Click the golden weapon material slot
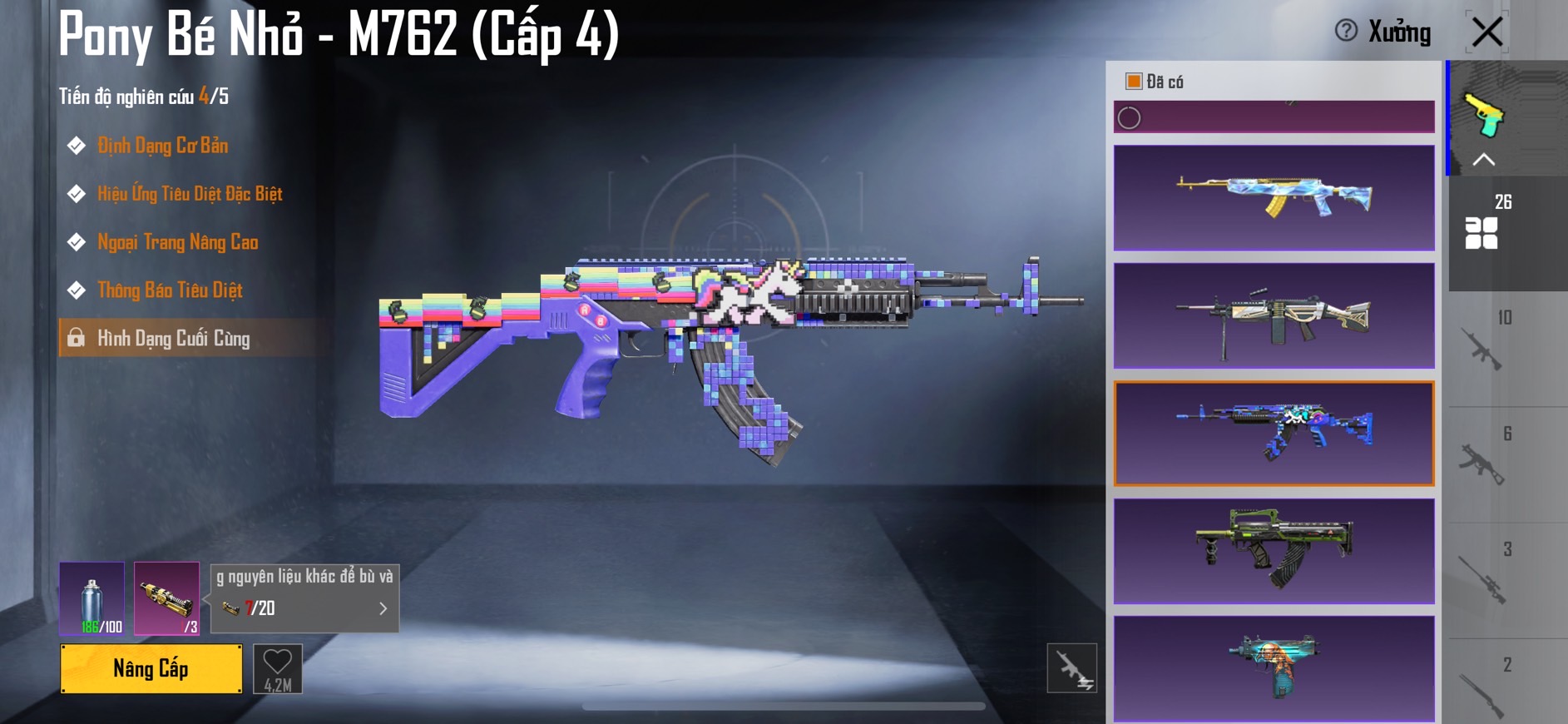Viewport: 1568px width, 724px height. pyautogui.click(x=166, y=598)
